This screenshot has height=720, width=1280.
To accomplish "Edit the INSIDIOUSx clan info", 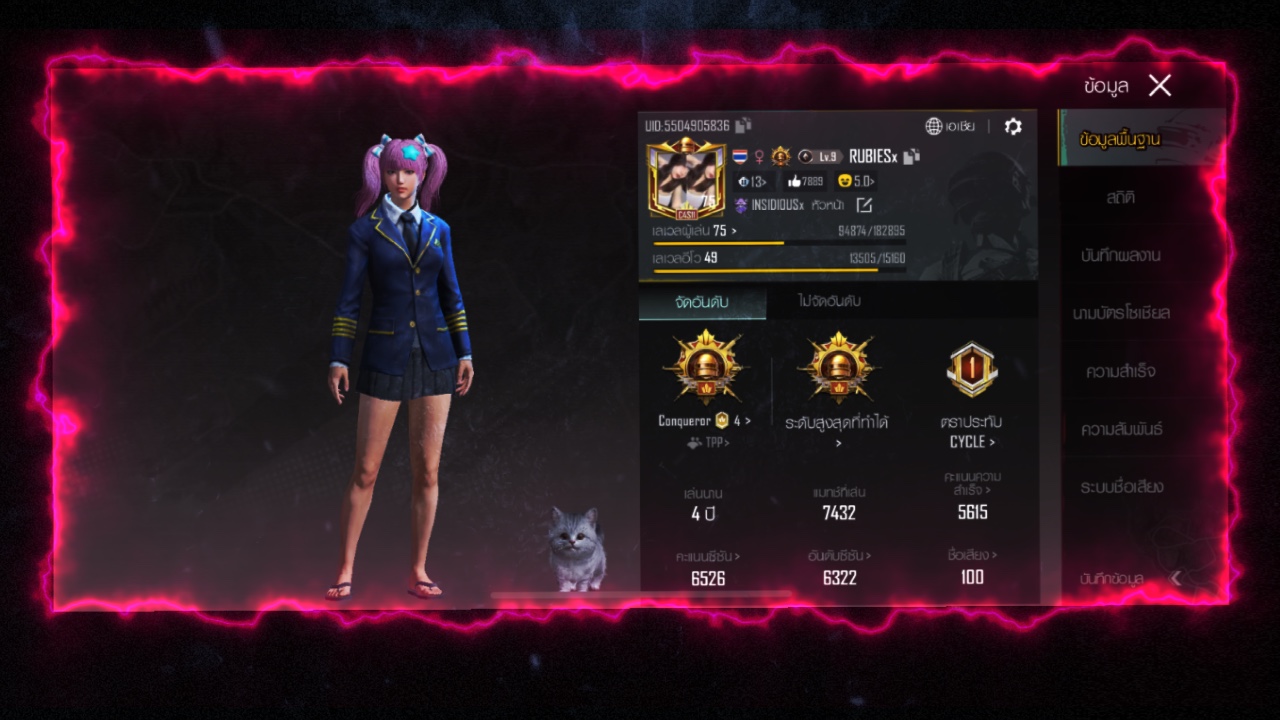I will (x=864, y=205).
